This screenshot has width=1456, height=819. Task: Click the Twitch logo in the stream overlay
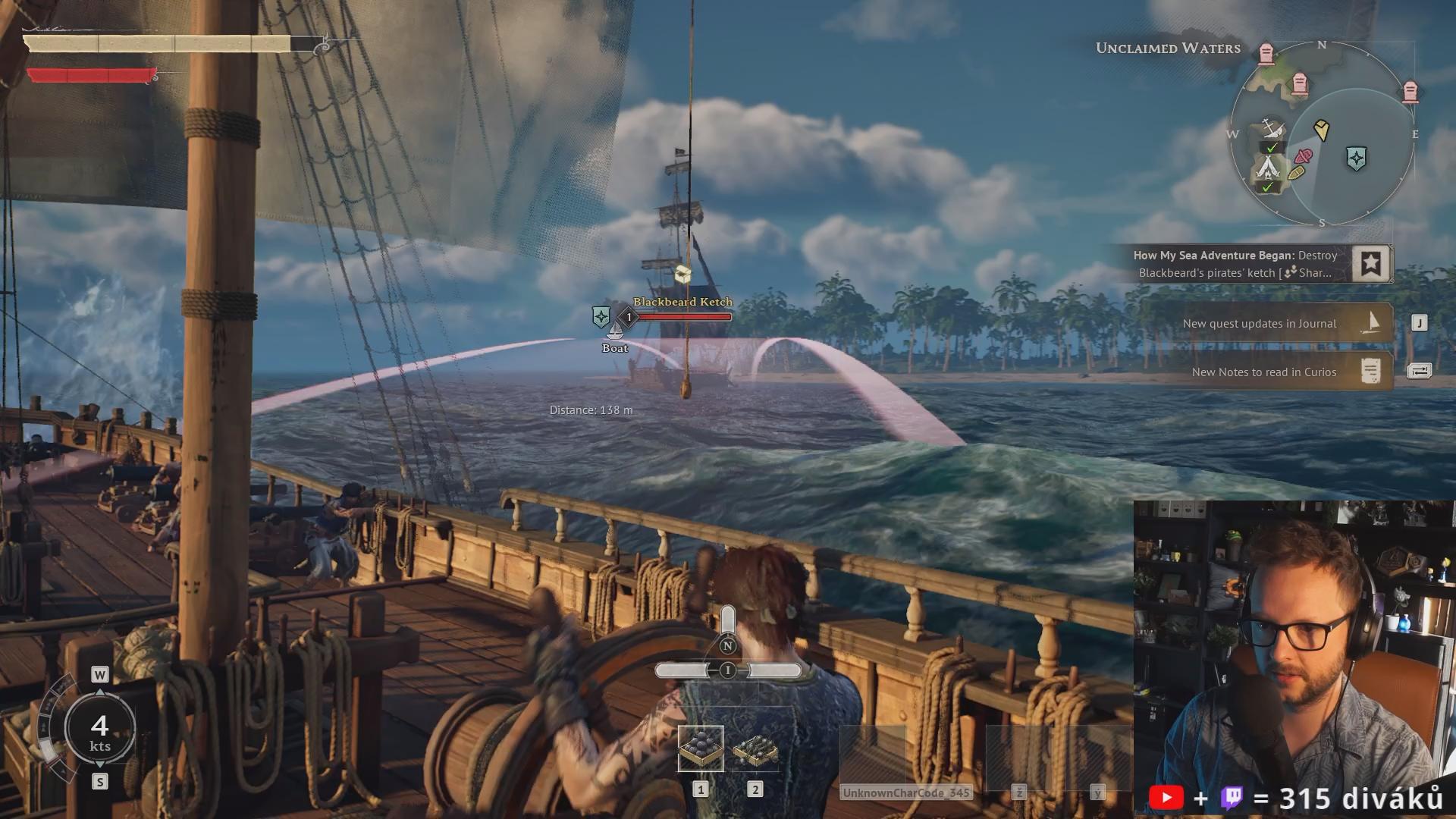pyautogui.click(x=1232, y=798)
